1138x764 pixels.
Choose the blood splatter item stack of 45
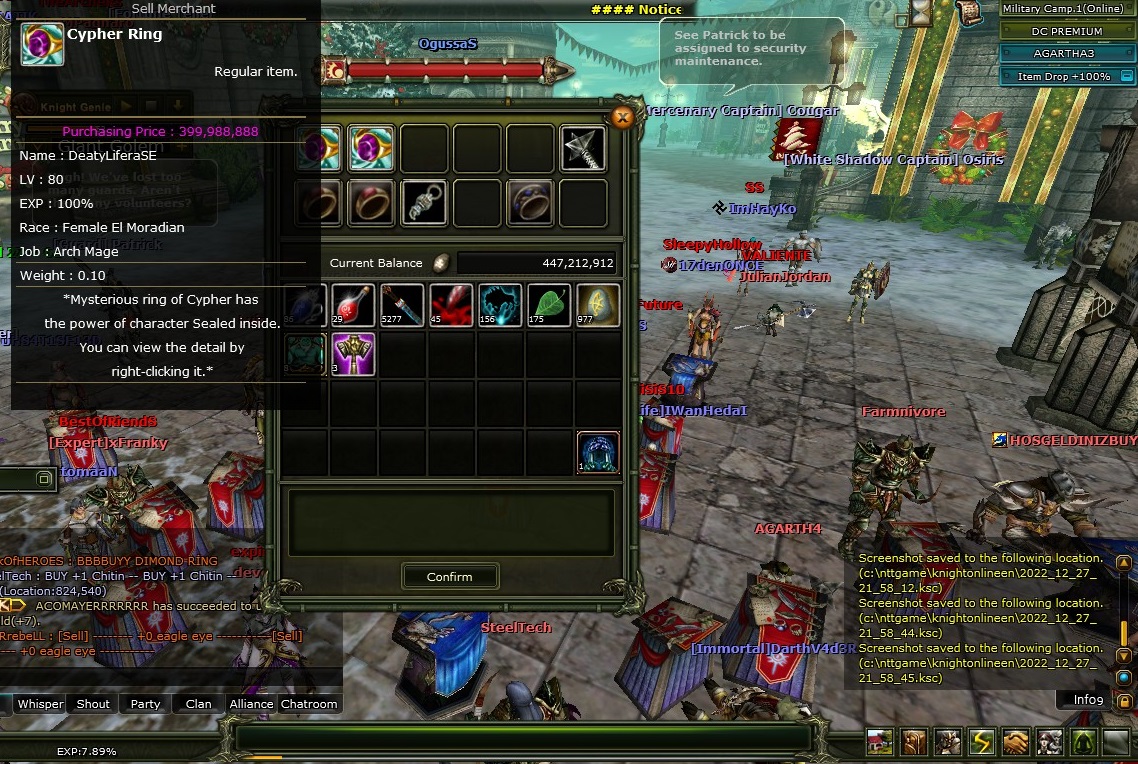point(450,305)
